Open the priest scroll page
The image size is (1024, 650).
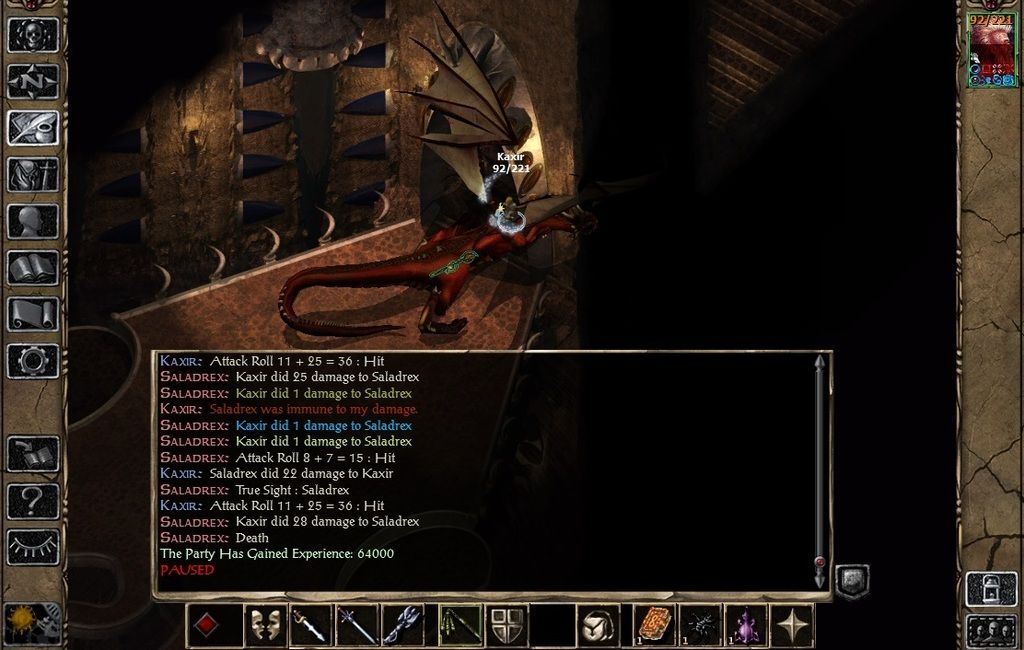click(33, 314)
